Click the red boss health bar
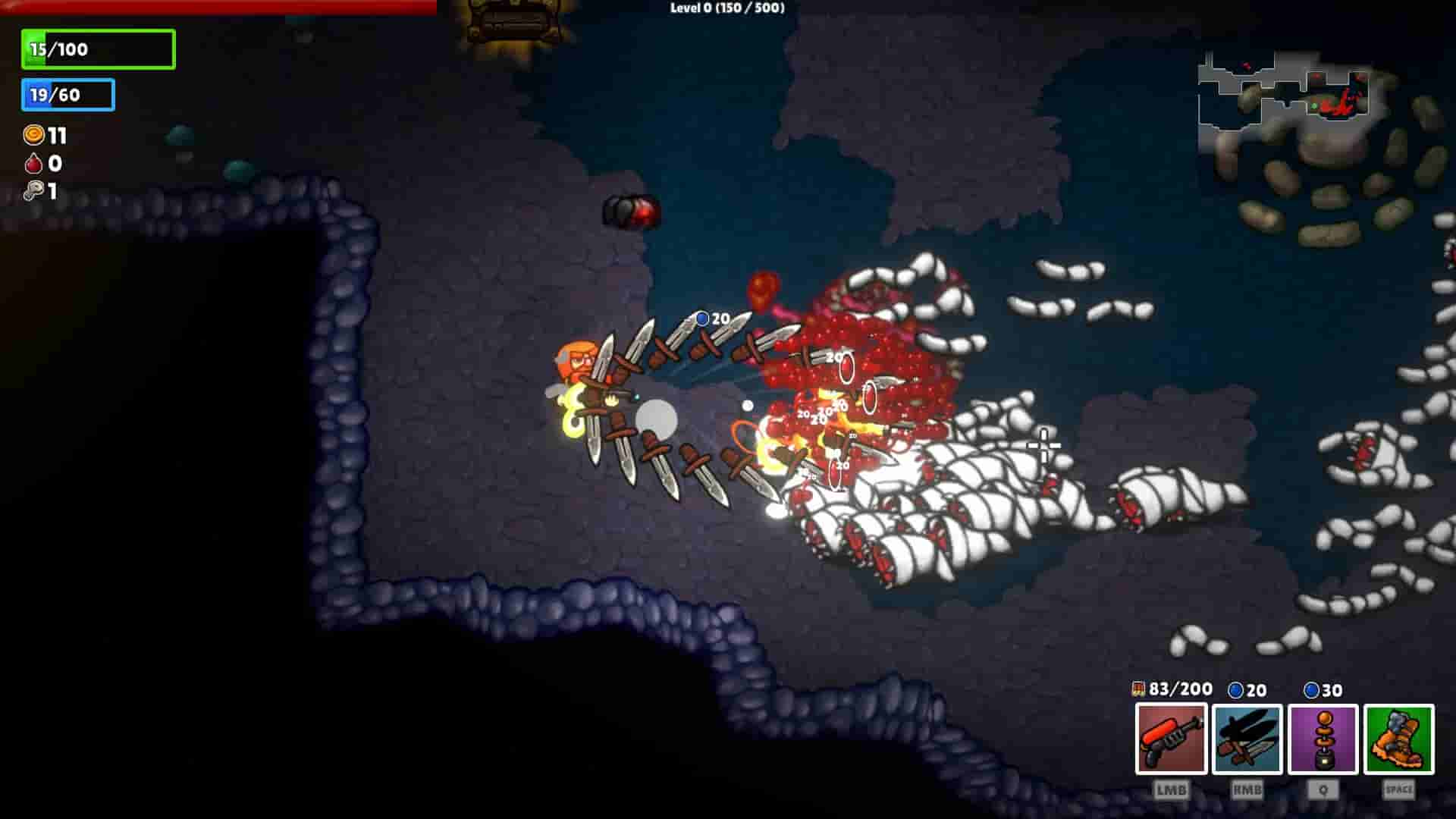Image resolution: width=1456 pixels, height=819 pixels. tap(216, 5)
